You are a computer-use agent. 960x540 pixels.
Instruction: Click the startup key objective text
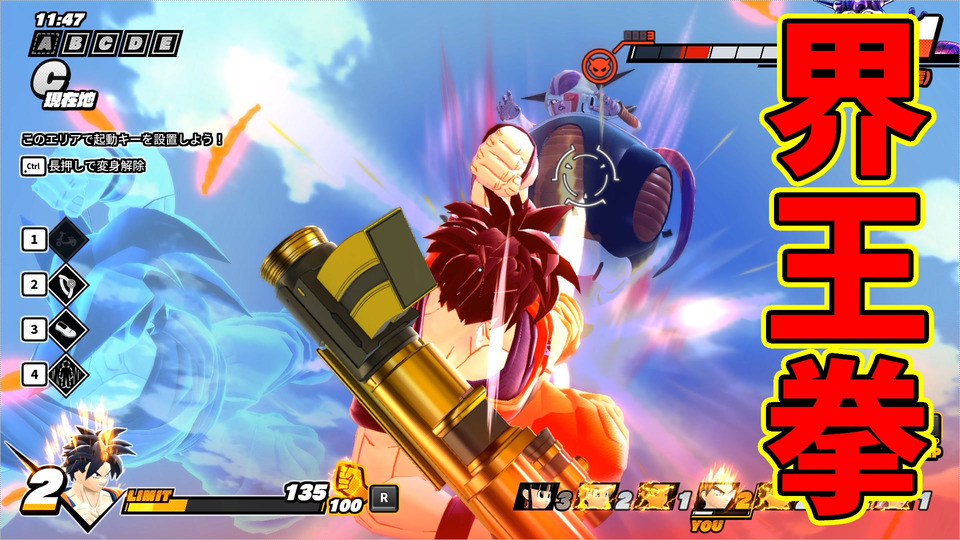[123, 139]
